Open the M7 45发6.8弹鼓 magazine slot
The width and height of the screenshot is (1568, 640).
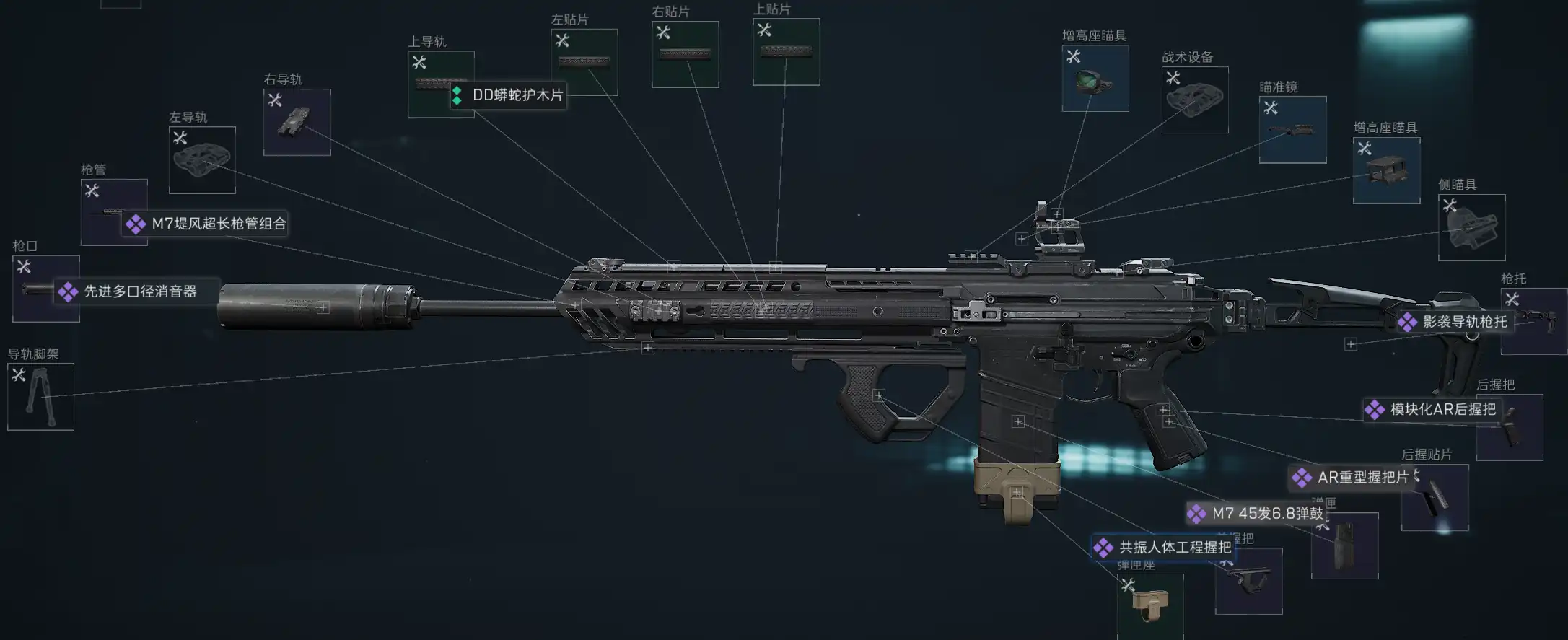click(1344, 545)
